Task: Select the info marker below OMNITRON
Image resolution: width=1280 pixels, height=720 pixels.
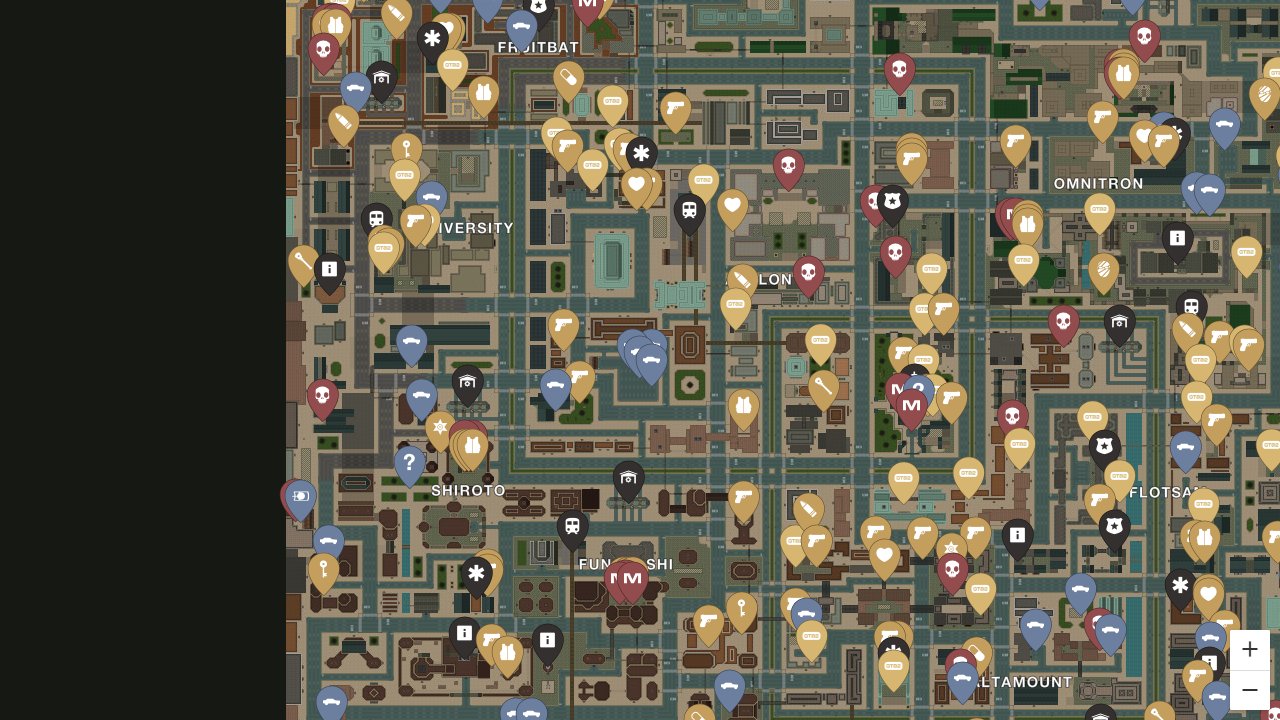Action: pyautogui.click(x=1177, y=238)
